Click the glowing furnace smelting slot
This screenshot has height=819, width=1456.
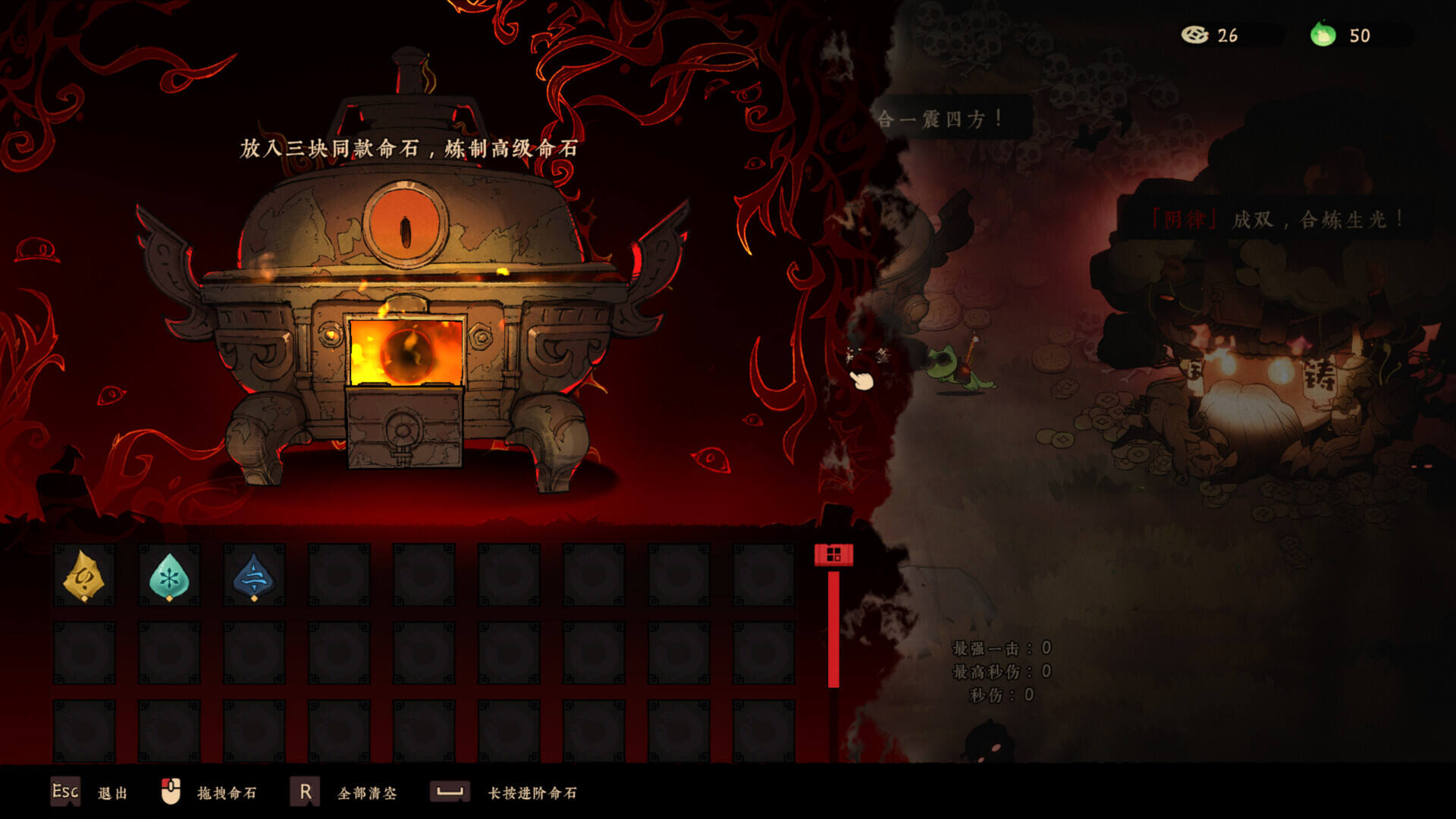(406, 352)
